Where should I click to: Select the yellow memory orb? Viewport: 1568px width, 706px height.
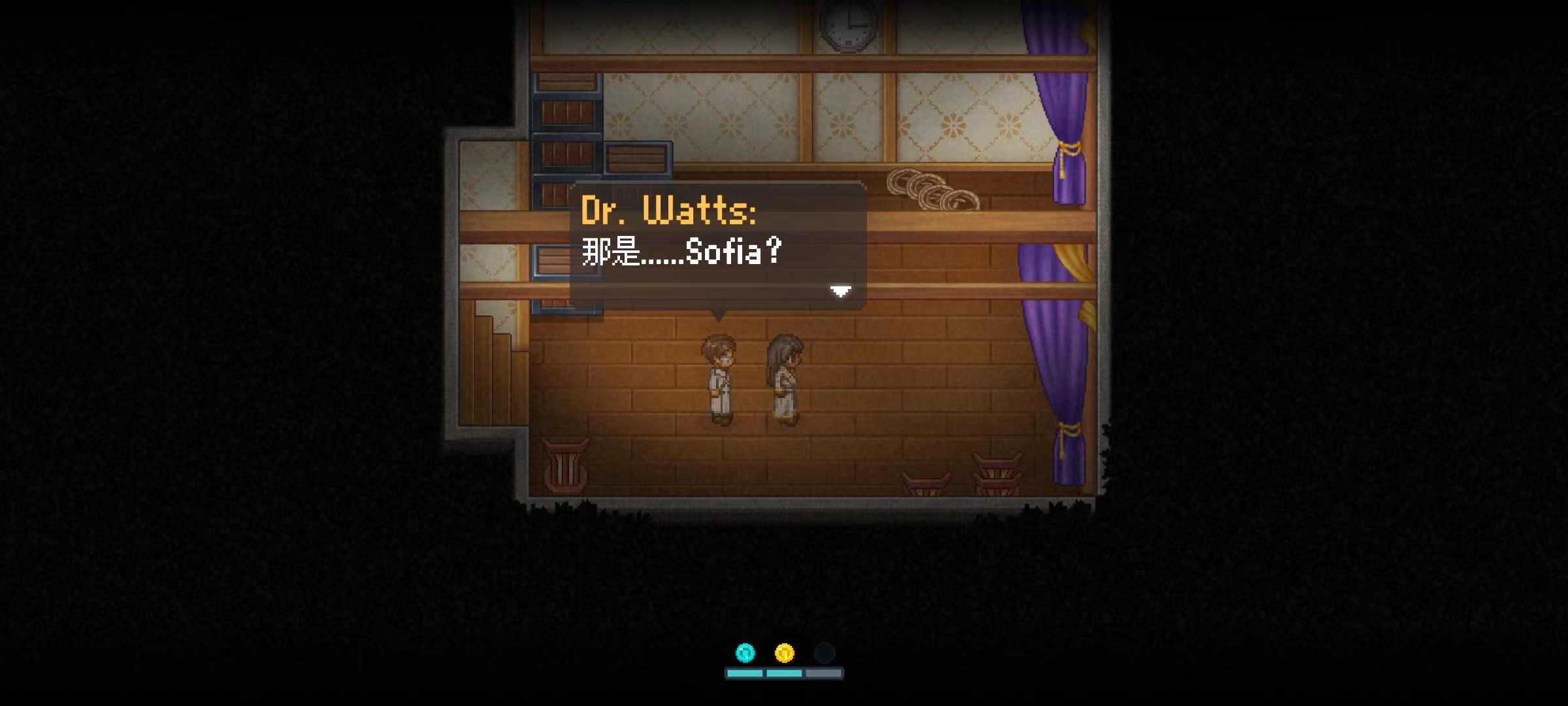(784, 652)
